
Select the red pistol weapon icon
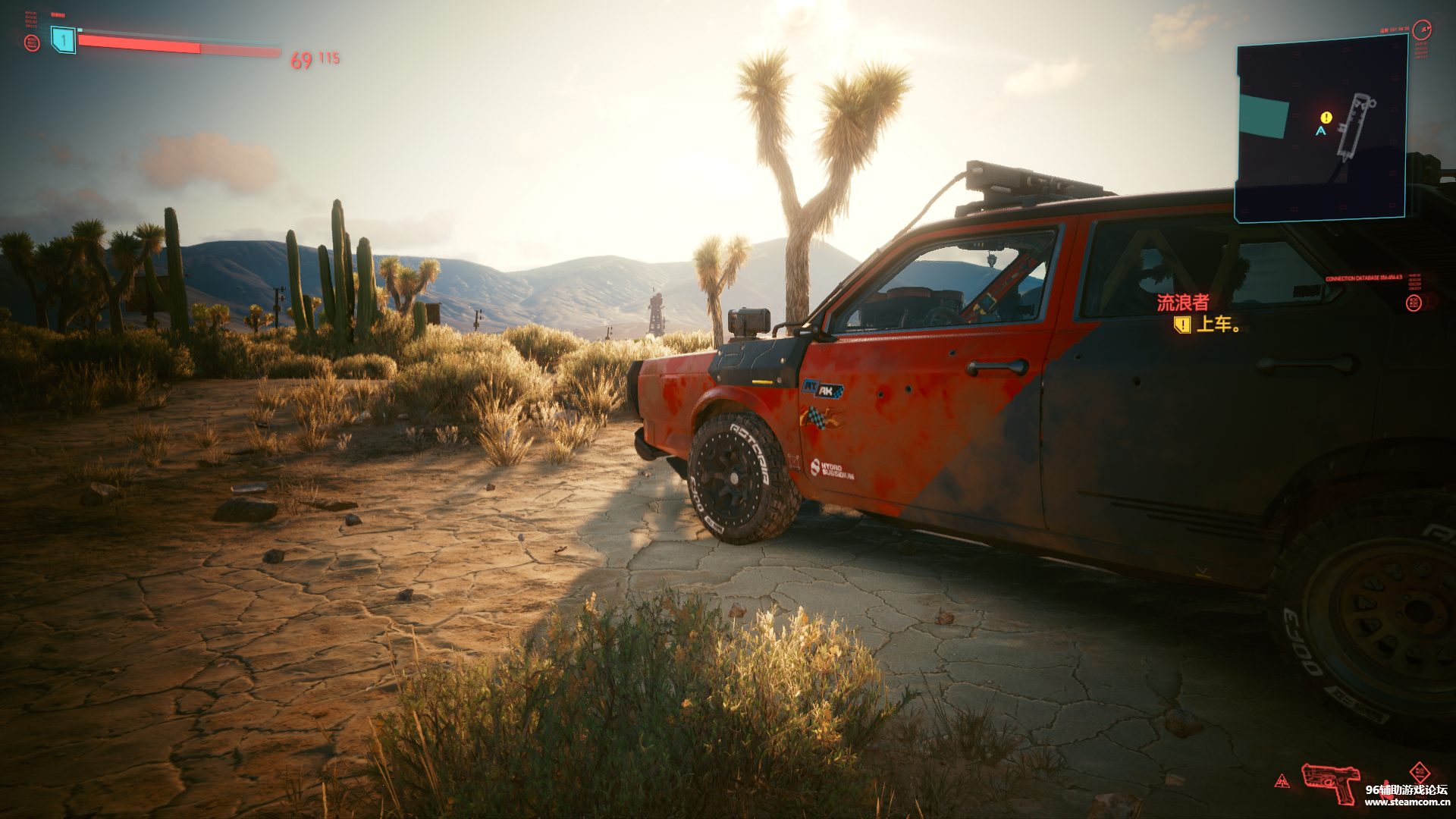point(1329,782)
